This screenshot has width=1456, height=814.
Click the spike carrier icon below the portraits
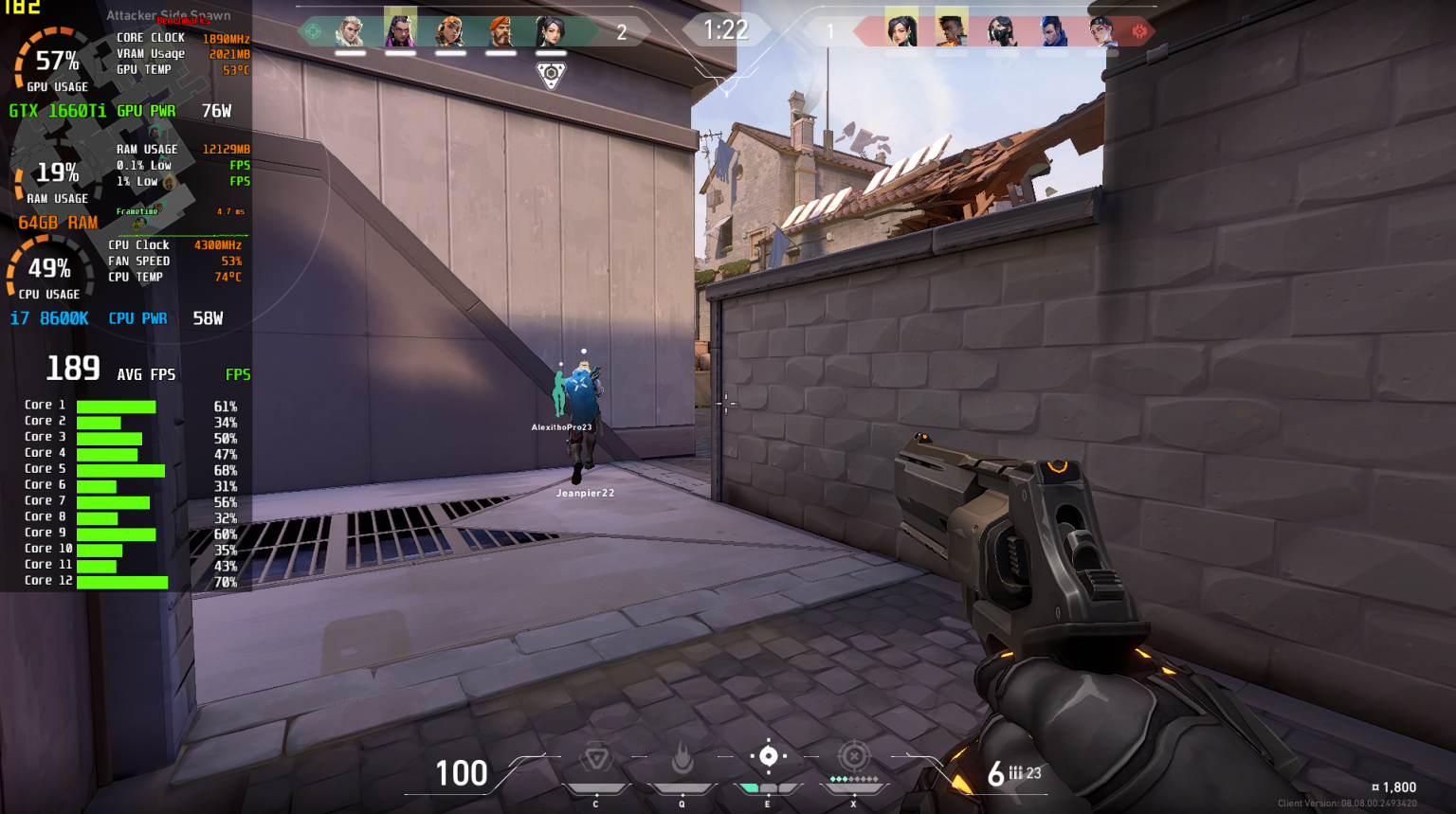[551, 75]
